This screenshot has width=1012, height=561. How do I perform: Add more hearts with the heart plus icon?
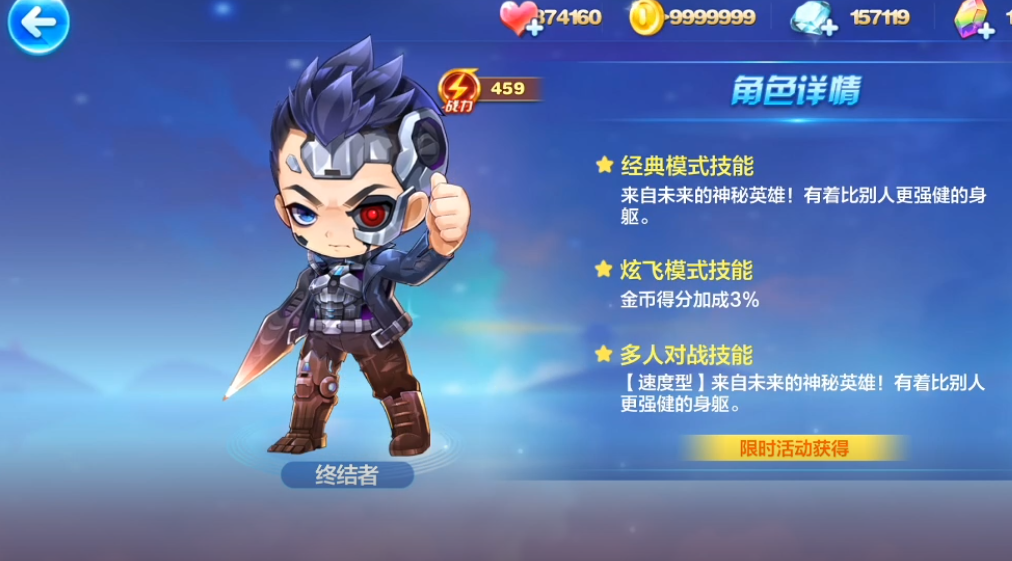tap(520, 18)
